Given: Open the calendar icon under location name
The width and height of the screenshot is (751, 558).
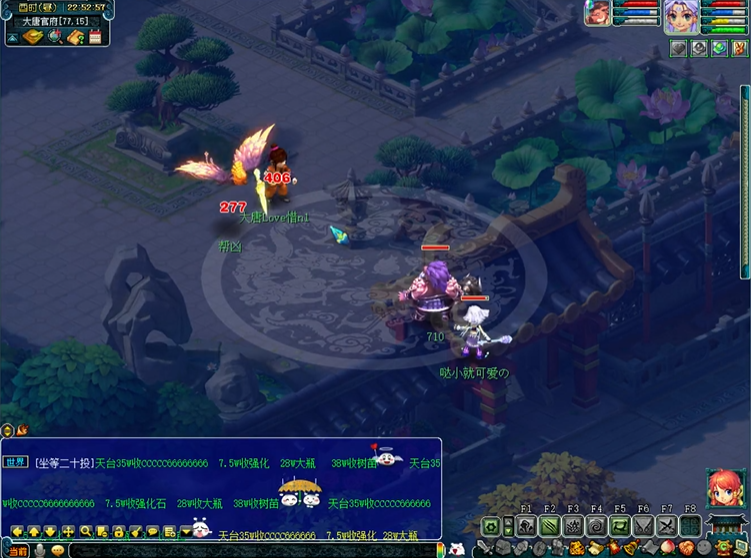Looking at the screenshot, I should pos(95,37).
